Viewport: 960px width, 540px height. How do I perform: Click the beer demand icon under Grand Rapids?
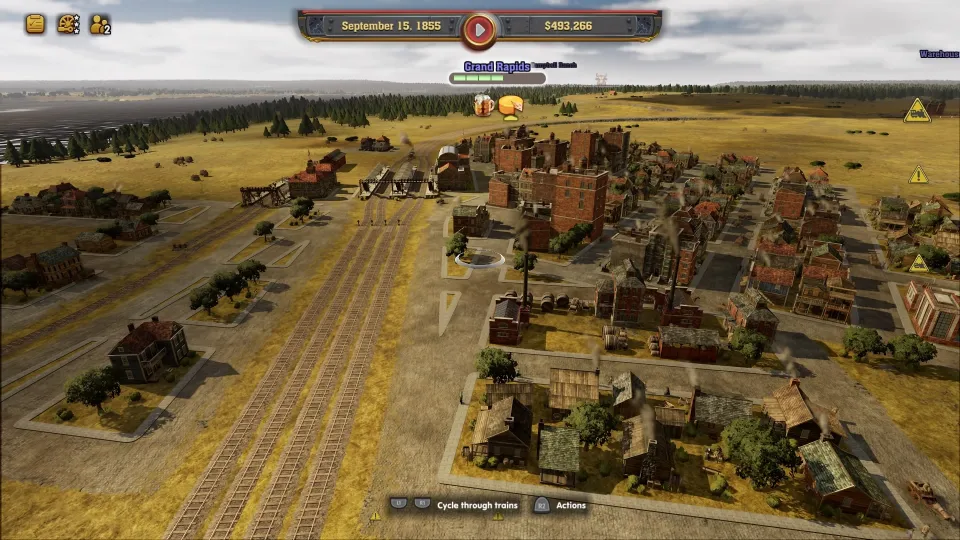coord(484,104)
